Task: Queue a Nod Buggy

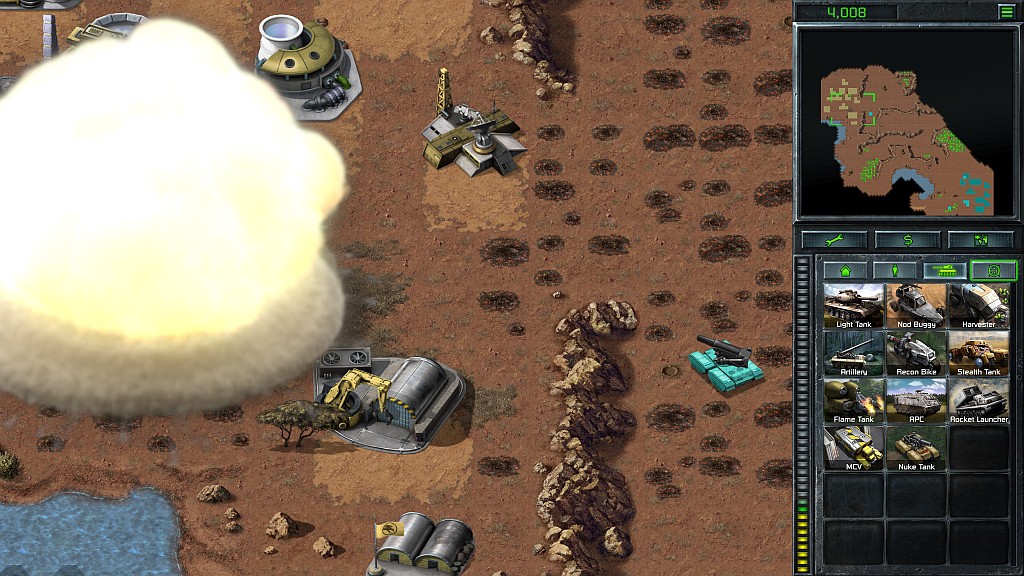Action: point(916,306)
